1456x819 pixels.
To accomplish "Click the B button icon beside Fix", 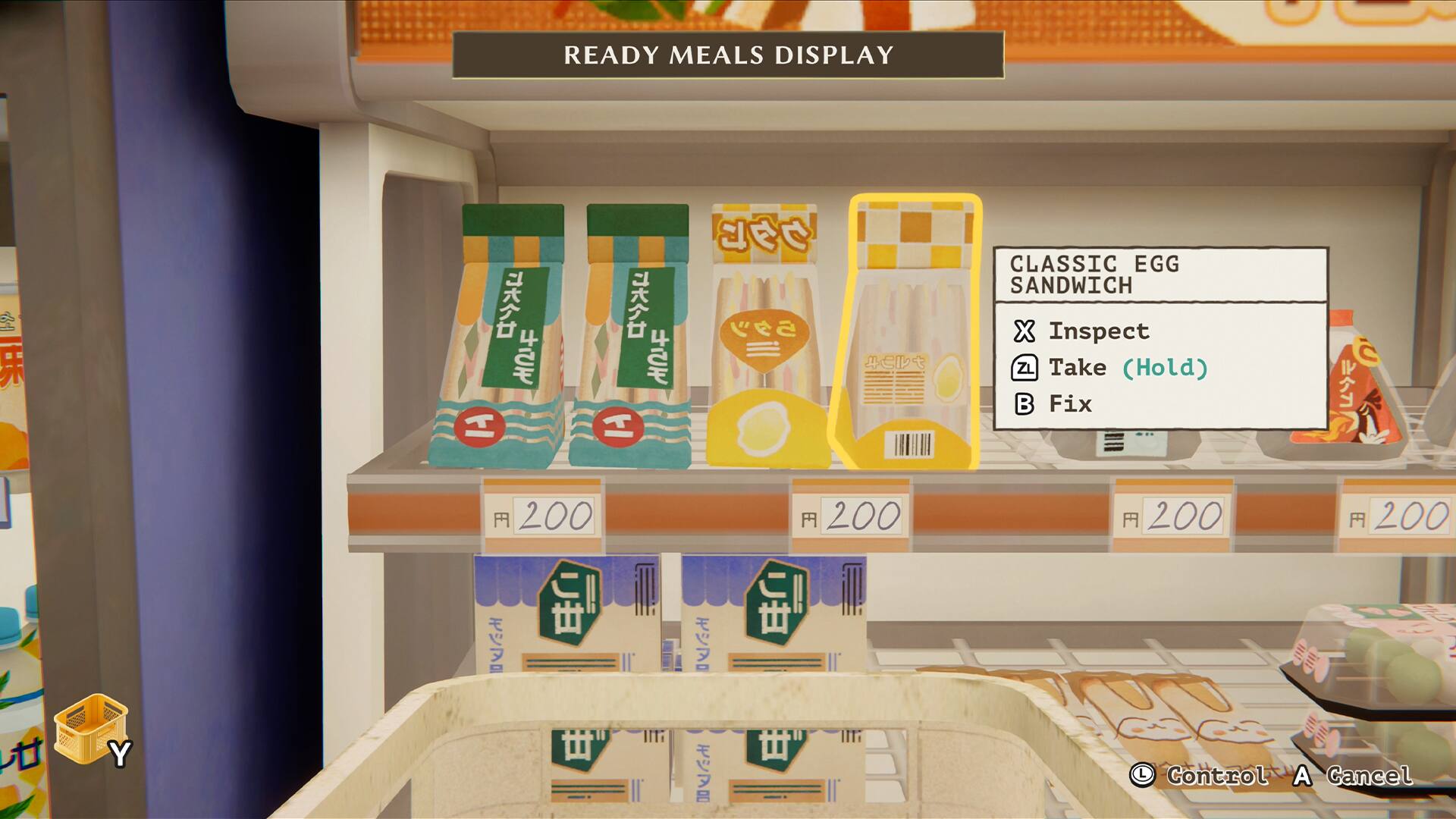I will [x=1025, y=403].
